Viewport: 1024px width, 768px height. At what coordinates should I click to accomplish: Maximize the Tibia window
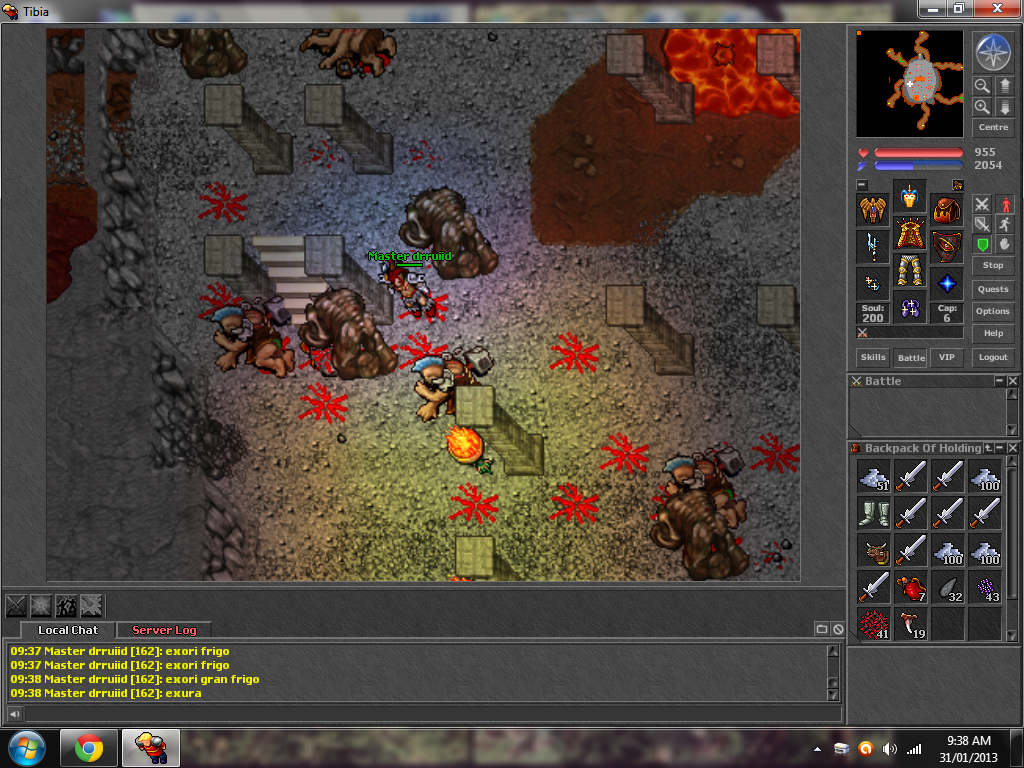tap(958, 9)
